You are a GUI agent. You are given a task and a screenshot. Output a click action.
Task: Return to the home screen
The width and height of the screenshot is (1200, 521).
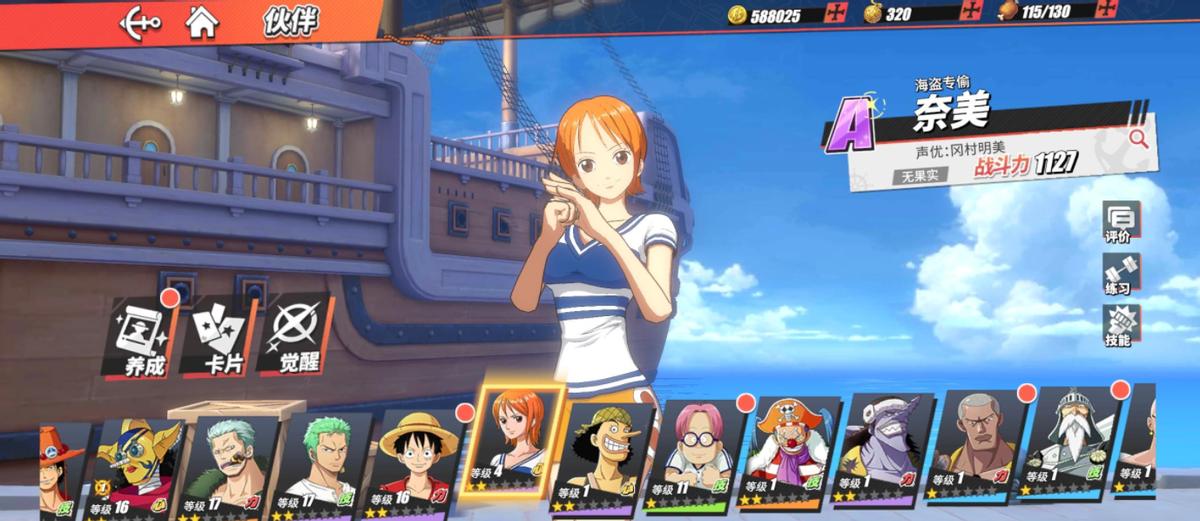(202, 22)
